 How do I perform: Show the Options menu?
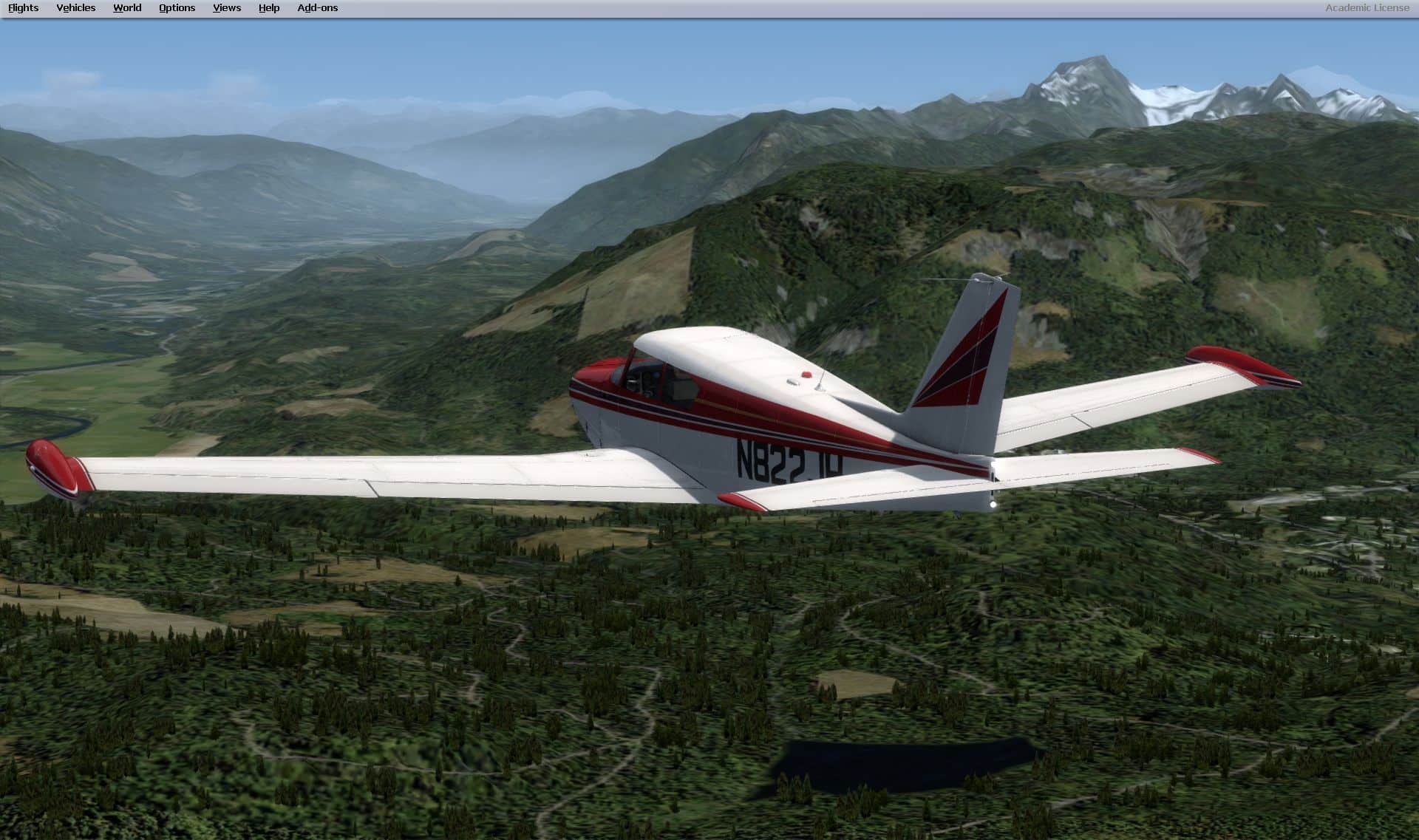coord(177,8)
